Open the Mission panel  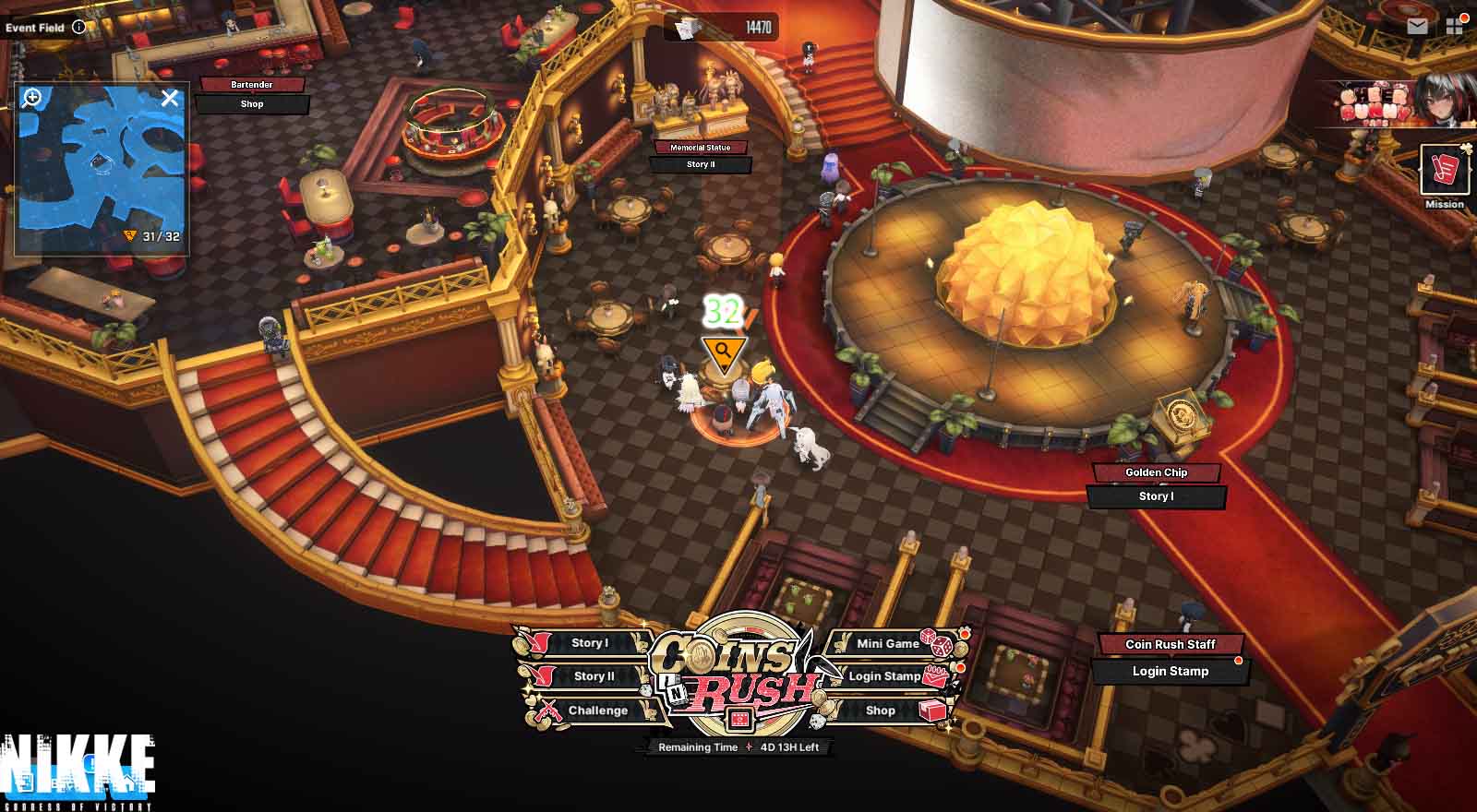(1444, 174)
